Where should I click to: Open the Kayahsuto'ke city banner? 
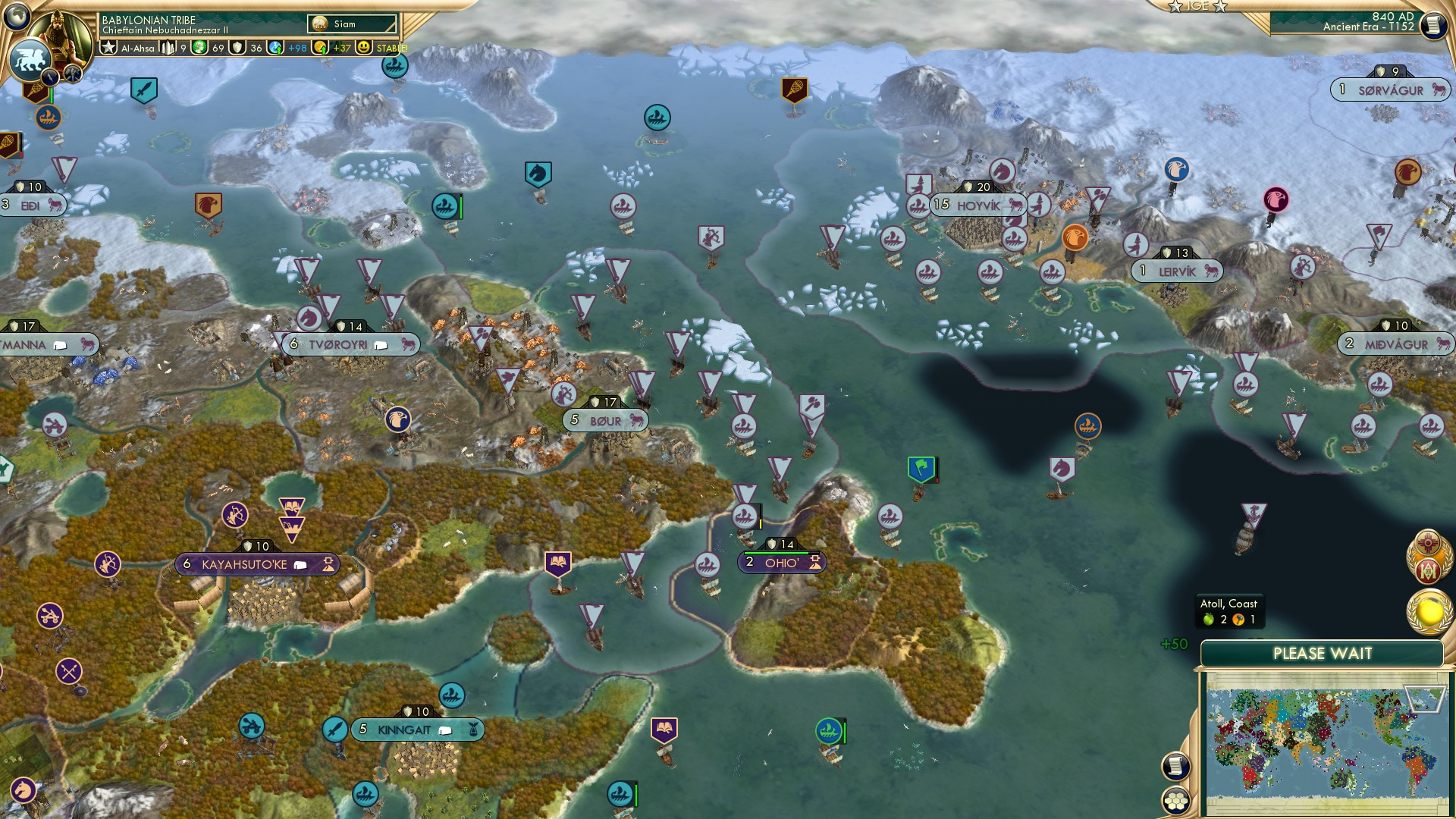tap(258, 564)
